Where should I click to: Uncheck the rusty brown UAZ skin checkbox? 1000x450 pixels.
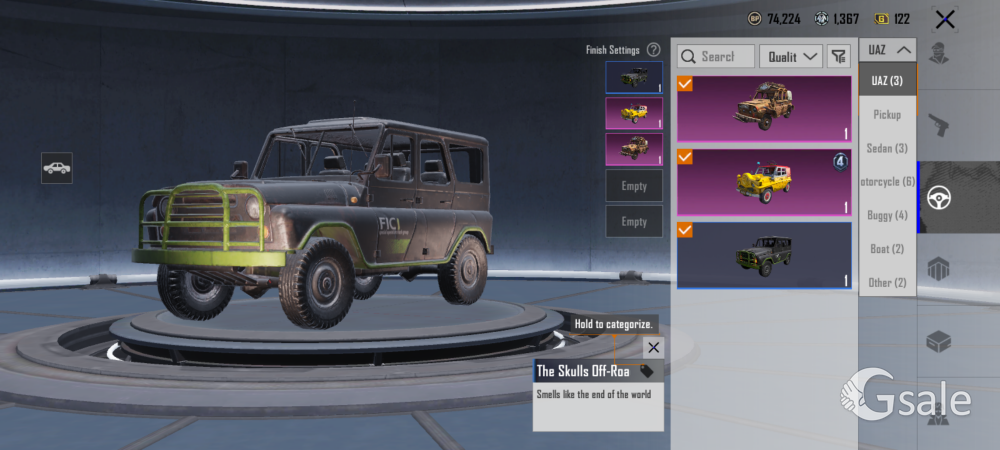coord(685,84)
